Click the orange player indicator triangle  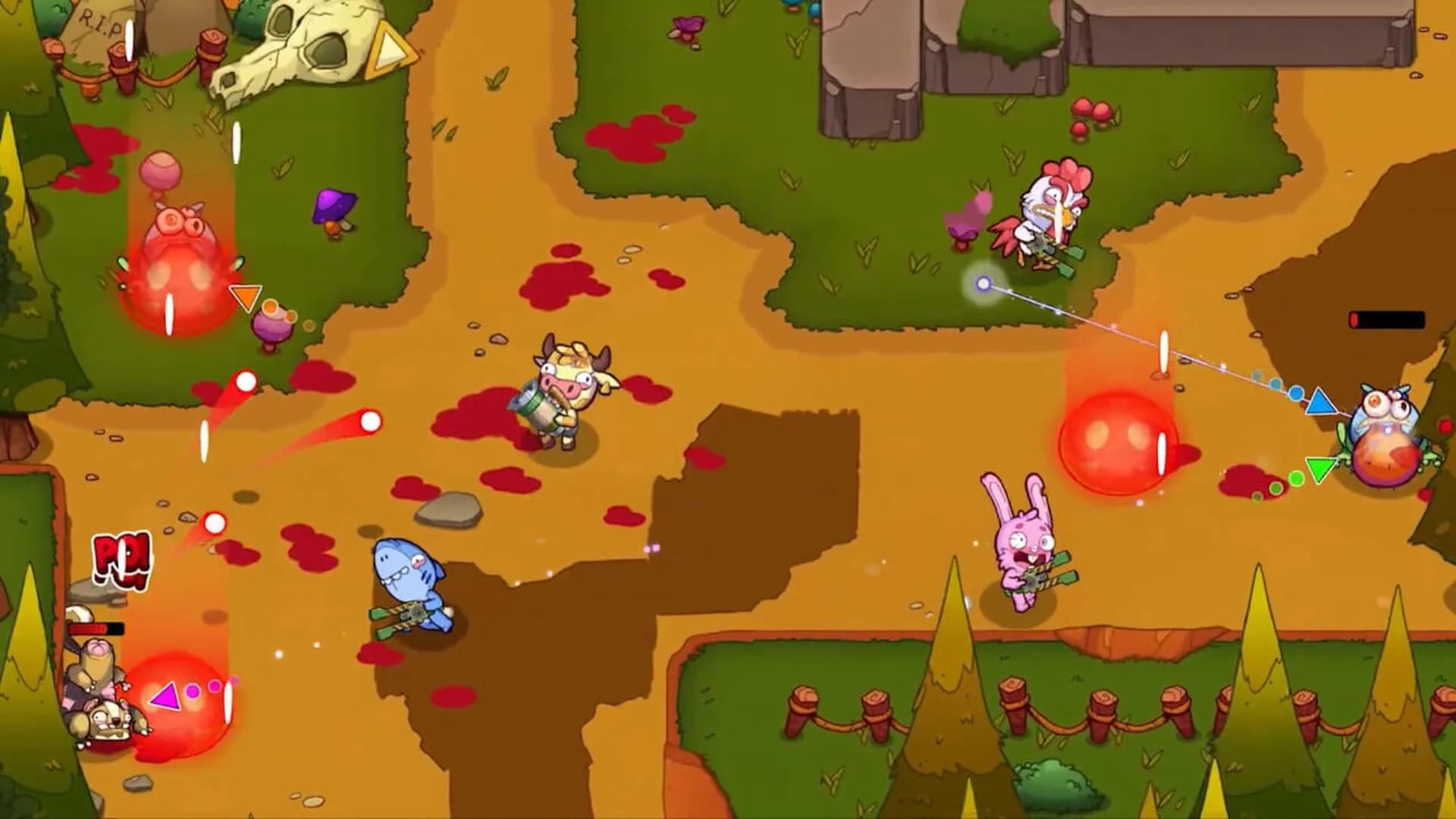pos(246,296)
